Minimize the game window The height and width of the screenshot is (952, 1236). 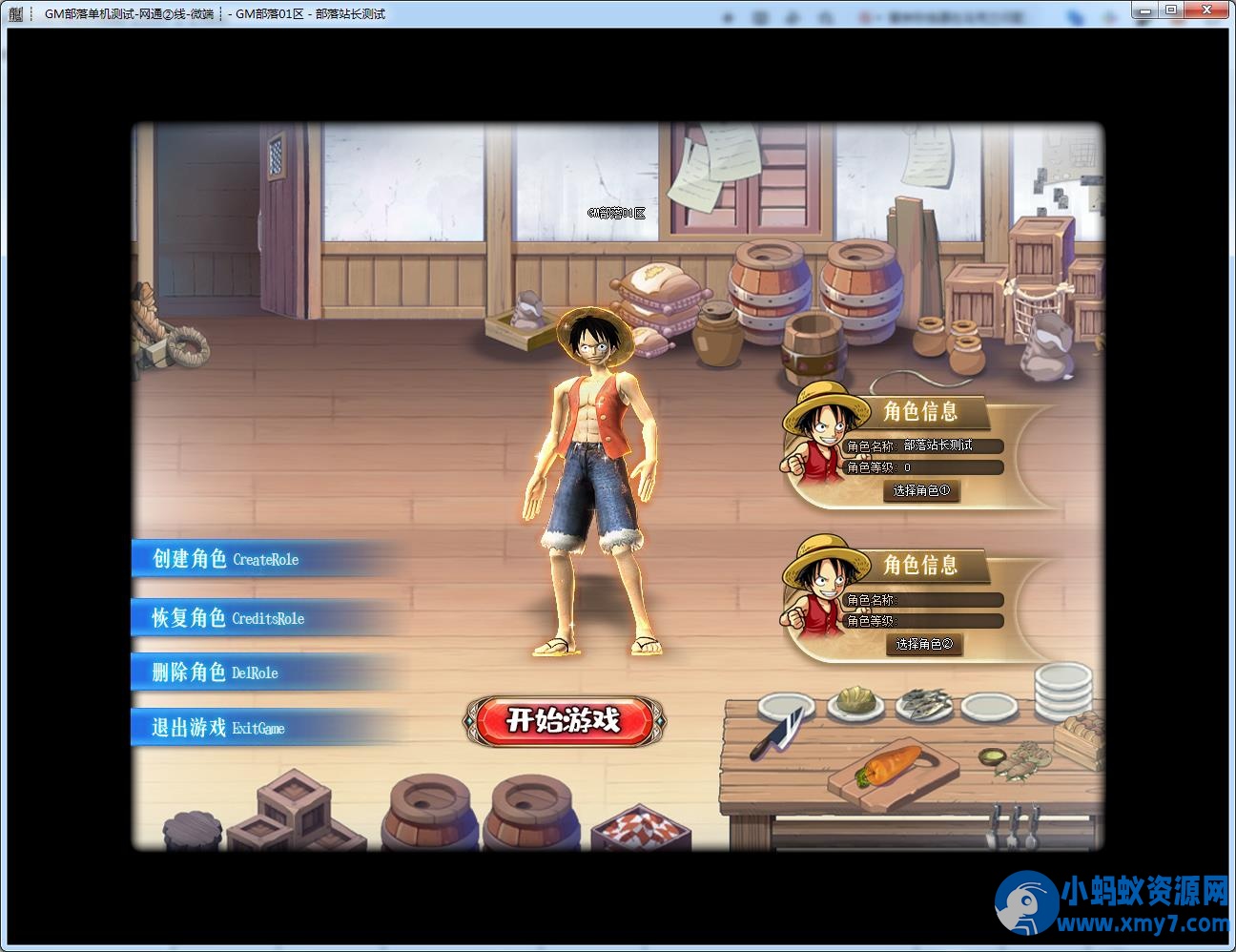[x=1144, y=10]
